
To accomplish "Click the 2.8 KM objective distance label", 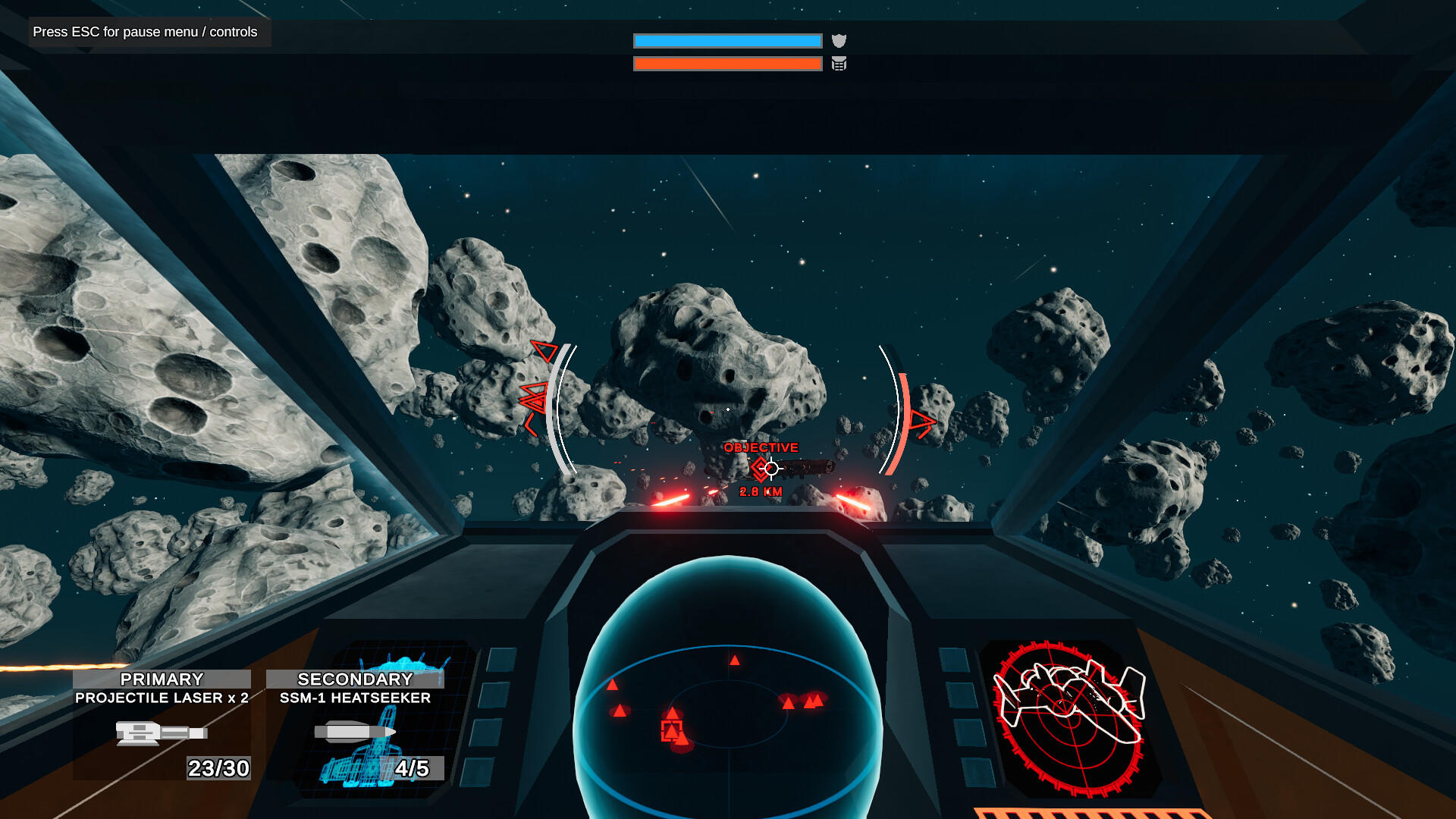I will tap(761, 491).
